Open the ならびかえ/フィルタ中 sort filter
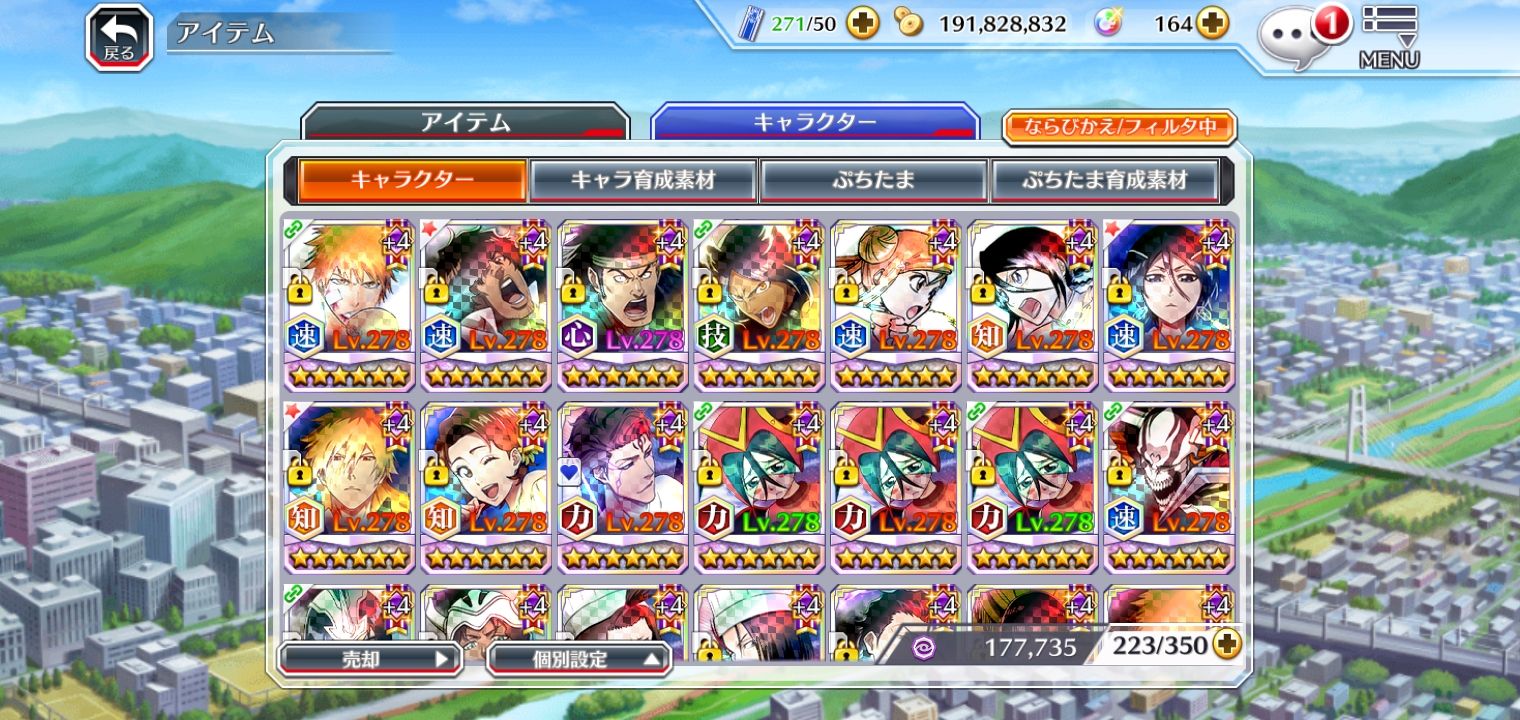Viewport: 1520px width, 720px height. click(x=1119, y=127)
